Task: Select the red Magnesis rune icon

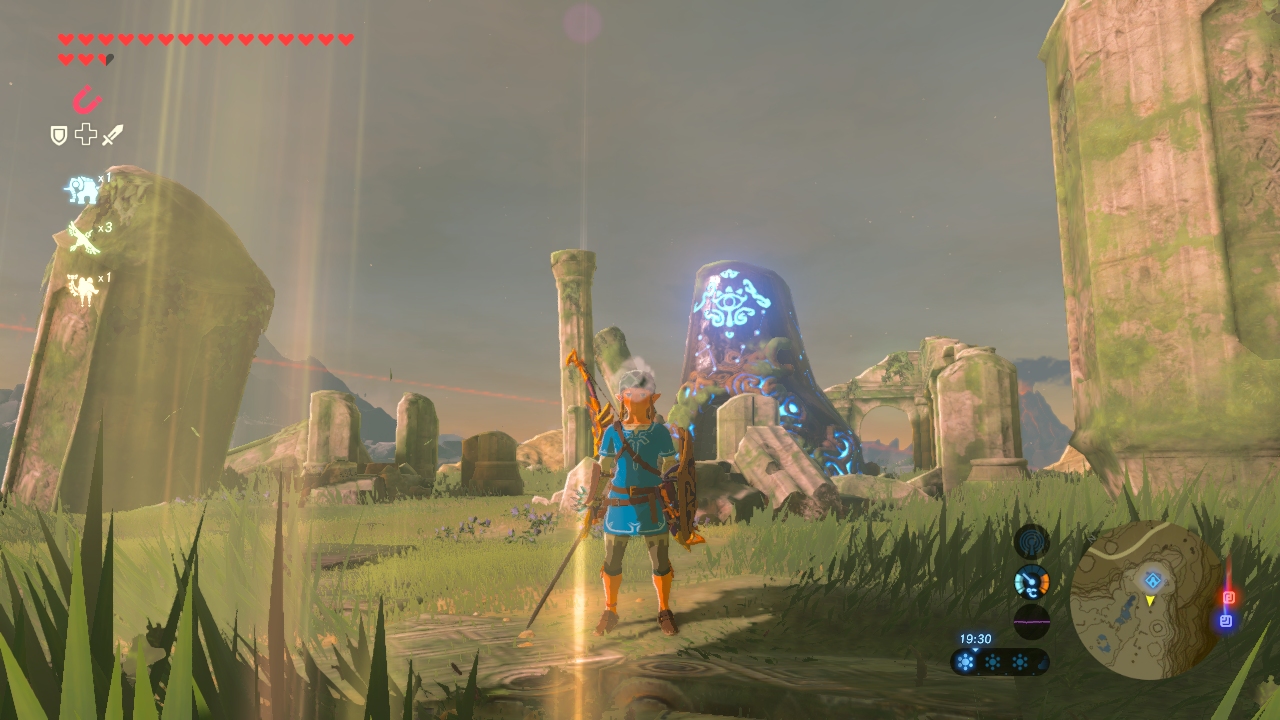Action: pos(87,99)
